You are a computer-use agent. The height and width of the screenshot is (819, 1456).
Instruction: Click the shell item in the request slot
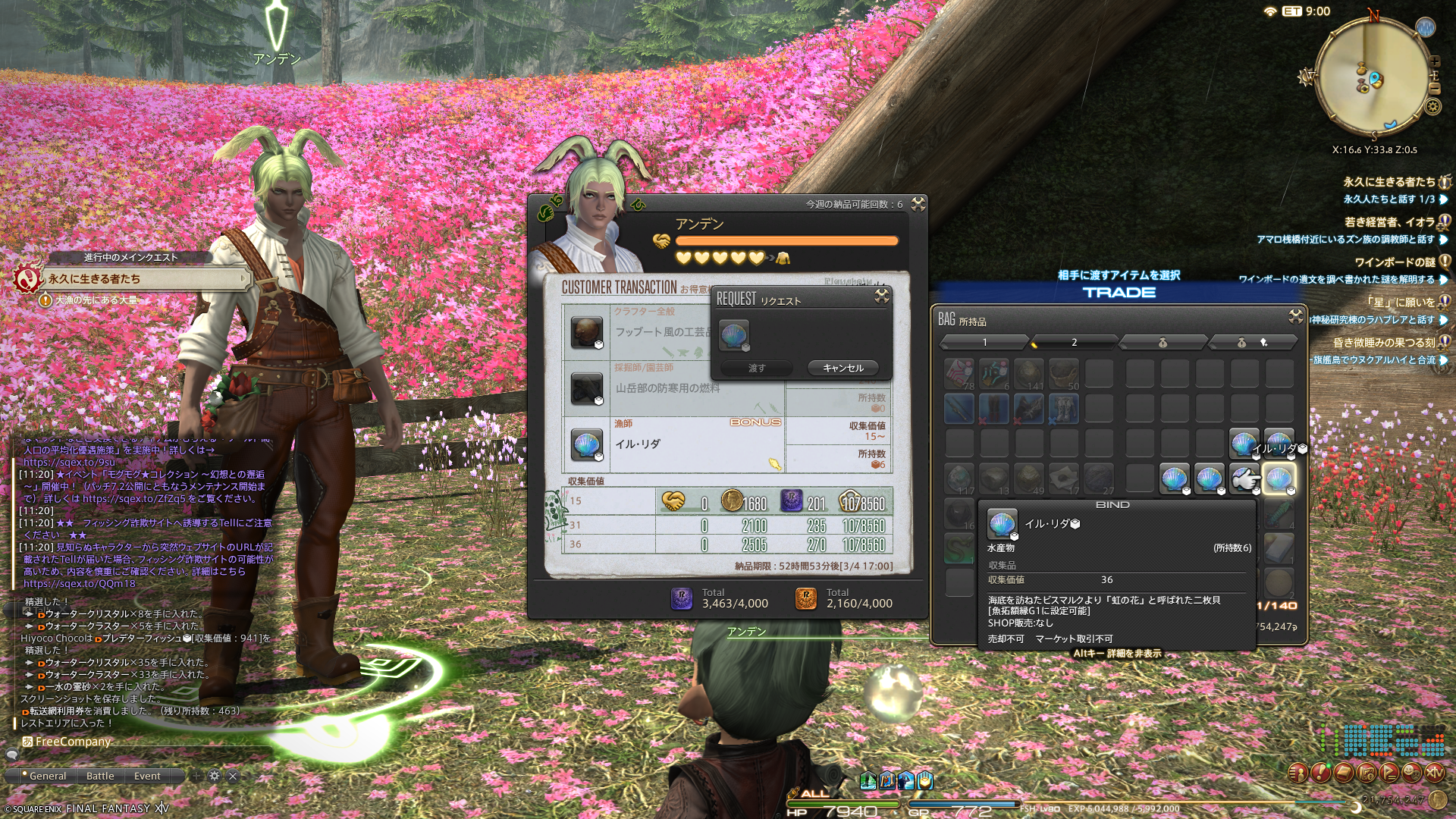click(733, 334)
